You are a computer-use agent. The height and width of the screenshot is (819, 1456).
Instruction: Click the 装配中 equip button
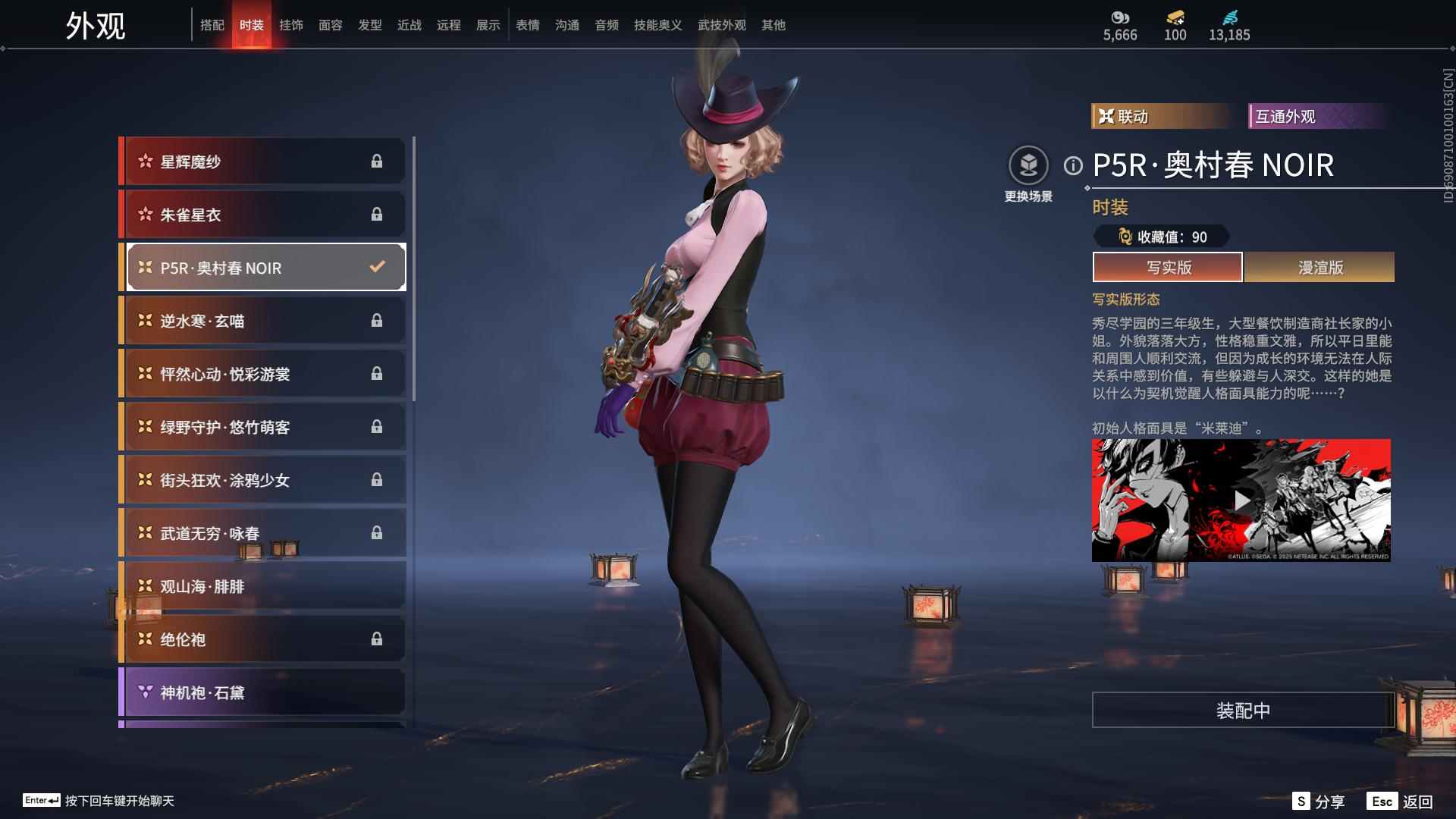[1243, 710]
